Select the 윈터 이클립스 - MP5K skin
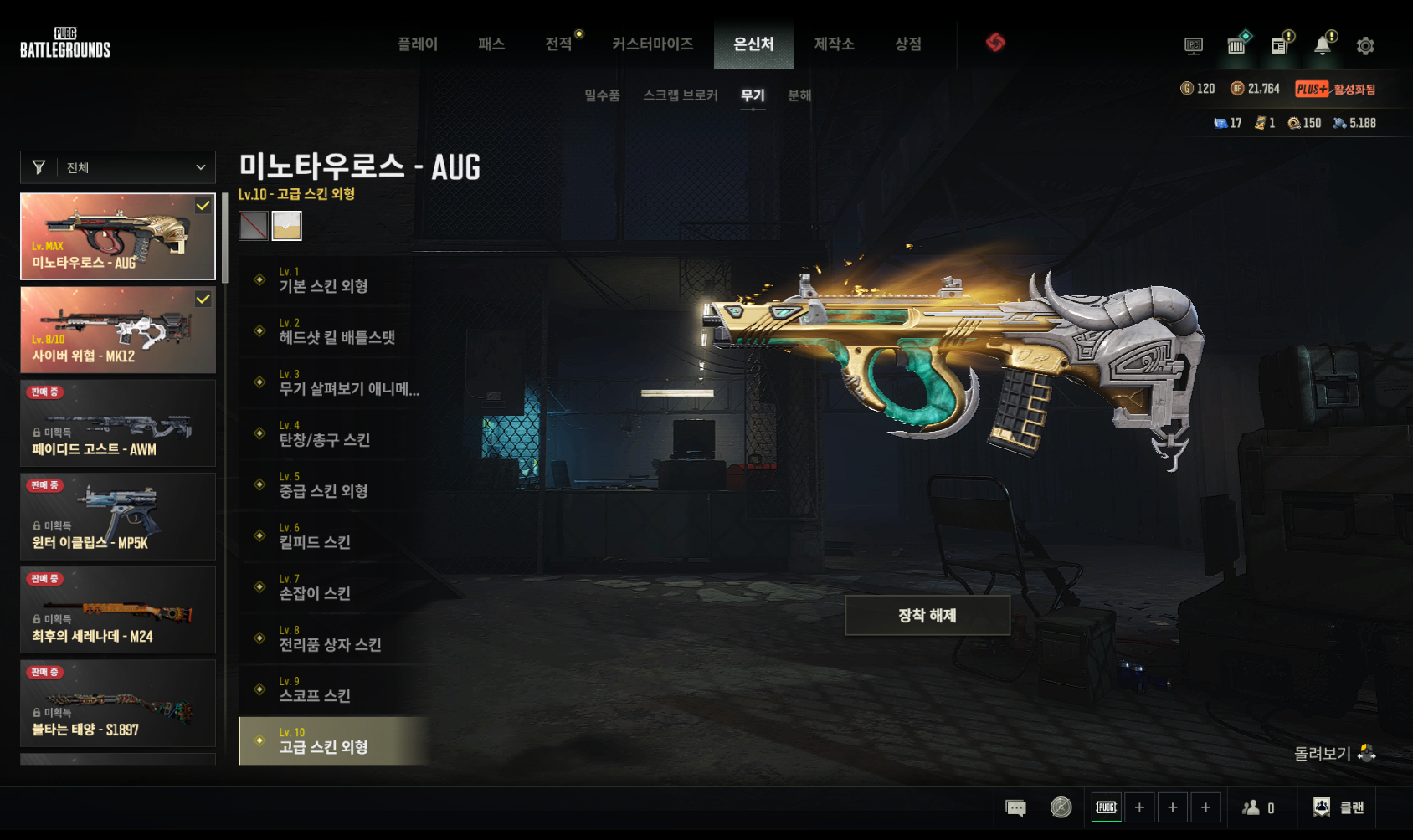This screenshot has height=840, width=1413. coord(118,517)
